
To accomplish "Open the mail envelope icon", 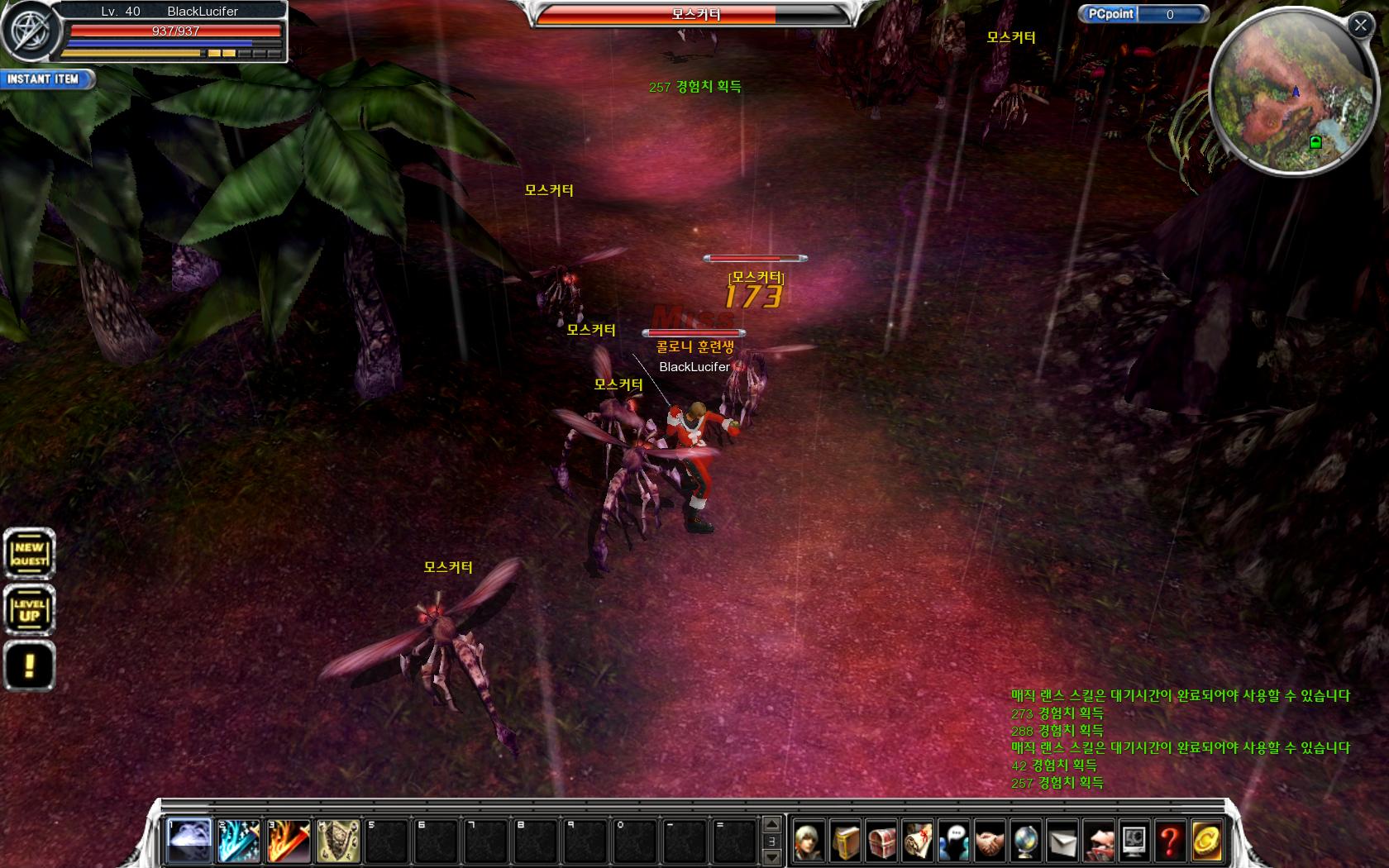I will pyautogui.click(x=1062, y=842).
